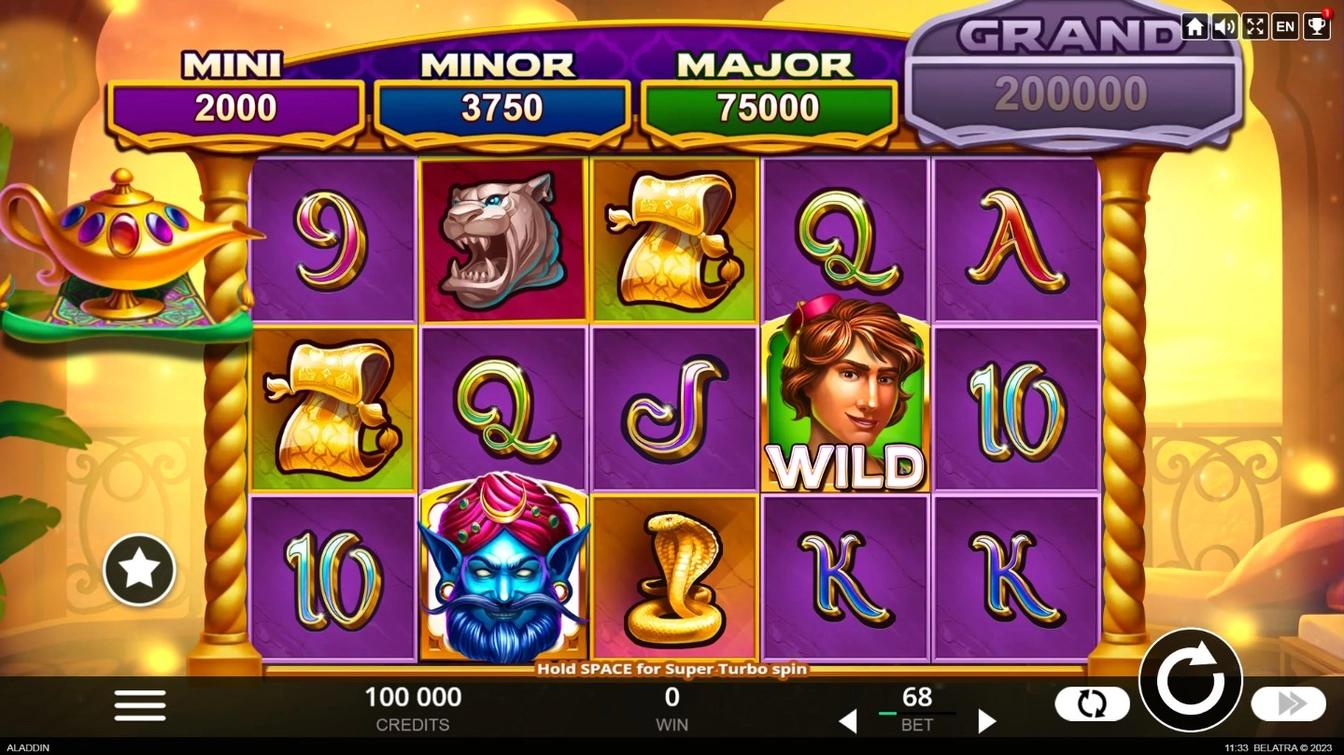Decrease the bet with the left arrow
This screenshot has height=755, width=1344.
(847, 721)
